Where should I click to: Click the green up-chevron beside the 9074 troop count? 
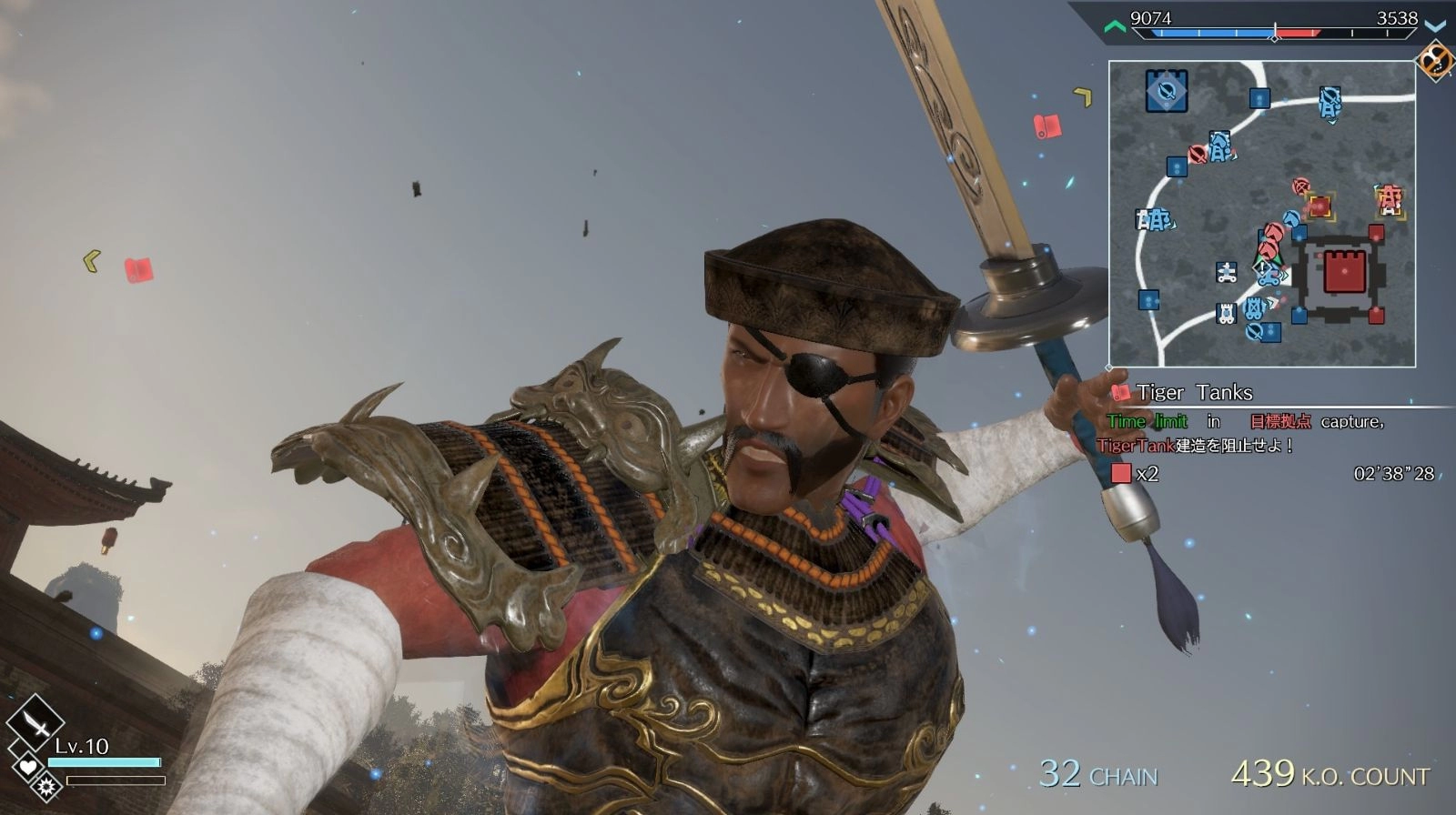(1115, 26)
